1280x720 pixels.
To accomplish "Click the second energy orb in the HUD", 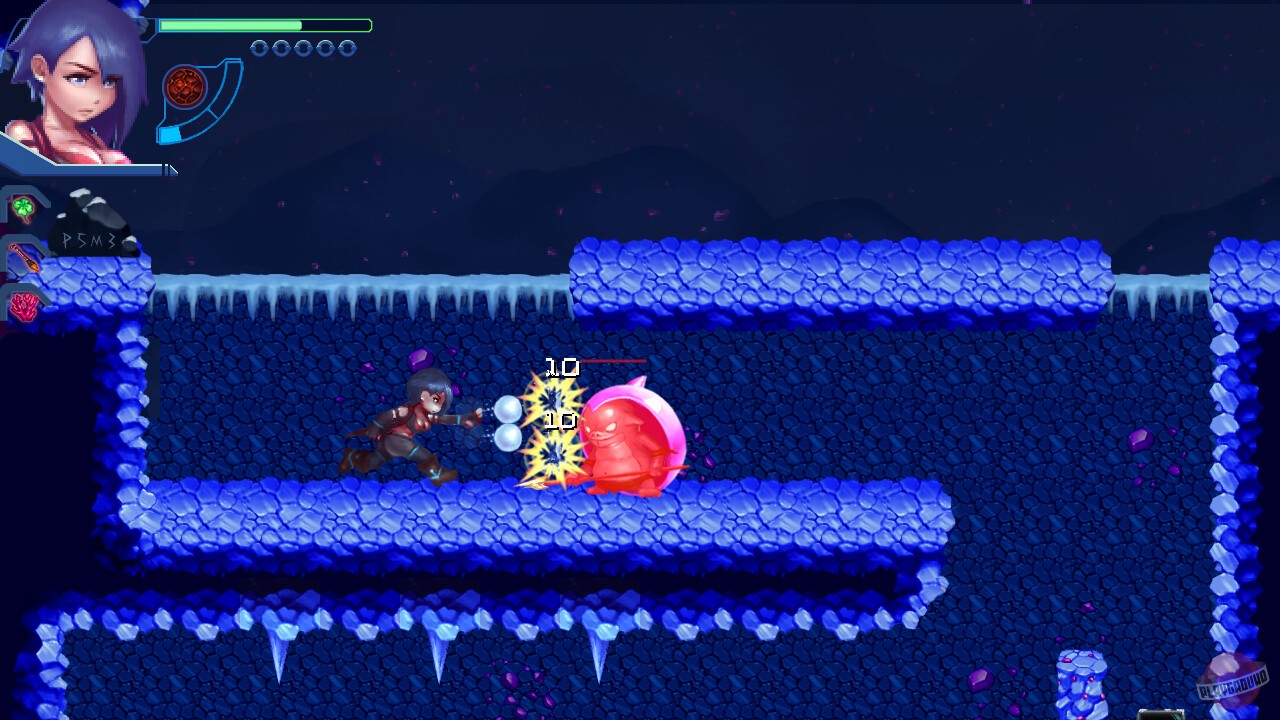I will [x=281, y=47].
